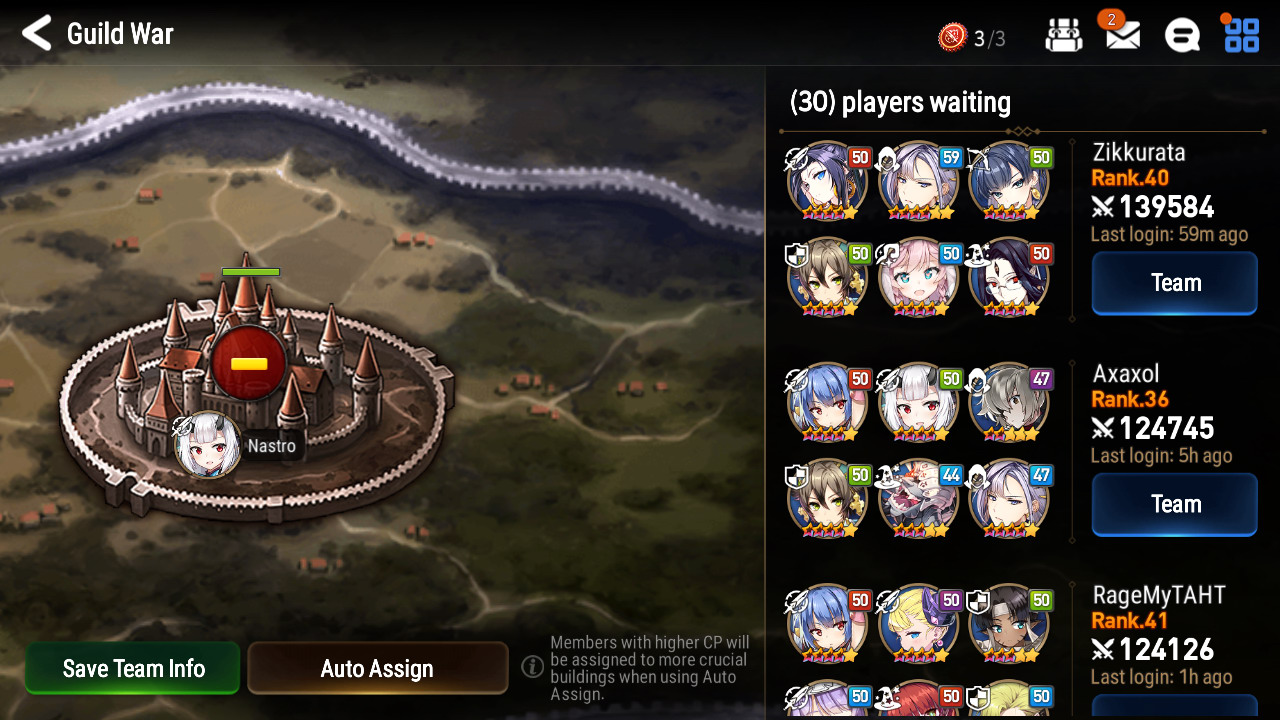Viewport: 1280px width, 720px height.
Task: Go back from the Guild War screen
Action: pos(37,34)
